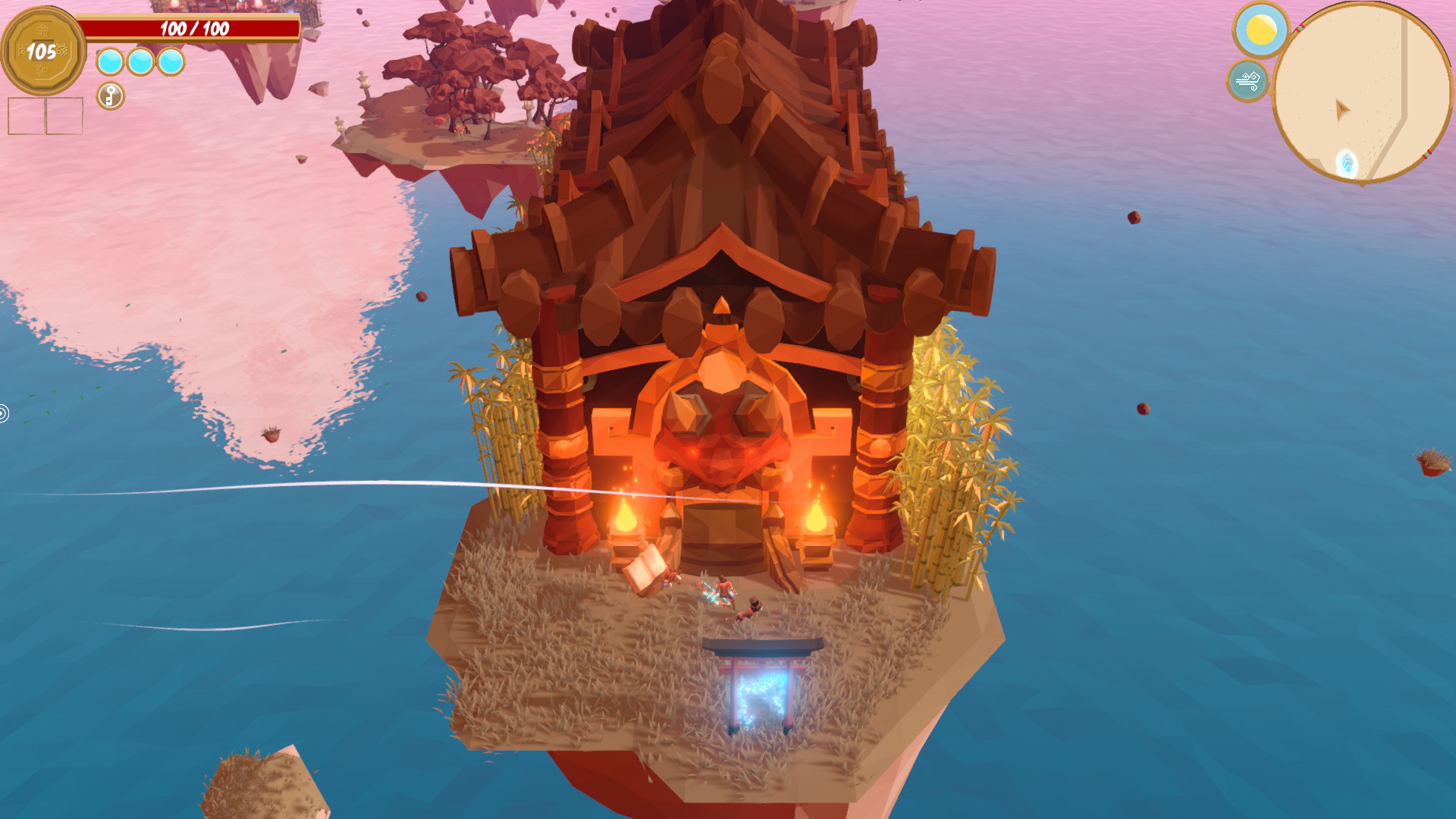
Task: Click the player arrow marker on the minimap
Action: 1342,110
